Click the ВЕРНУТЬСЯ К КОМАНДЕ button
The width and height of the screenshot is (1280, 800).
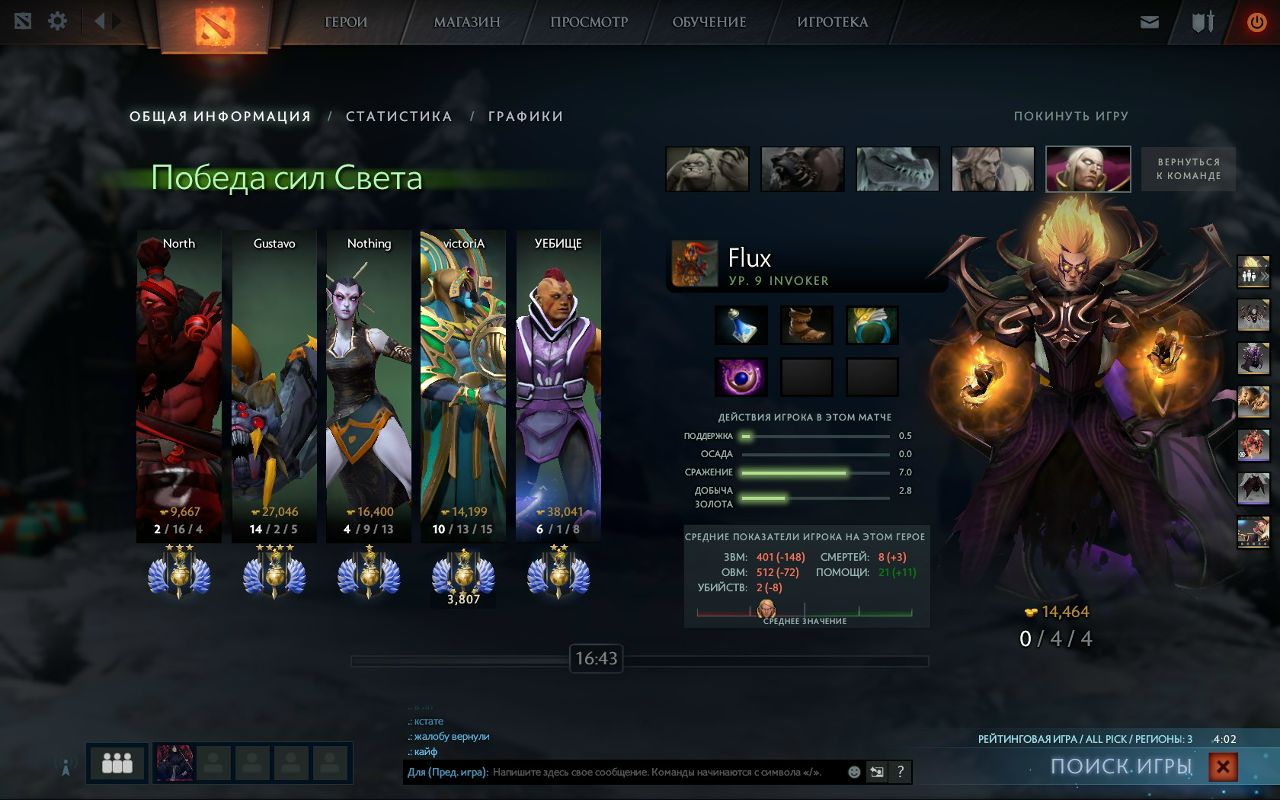click(x=1189, y=168)
